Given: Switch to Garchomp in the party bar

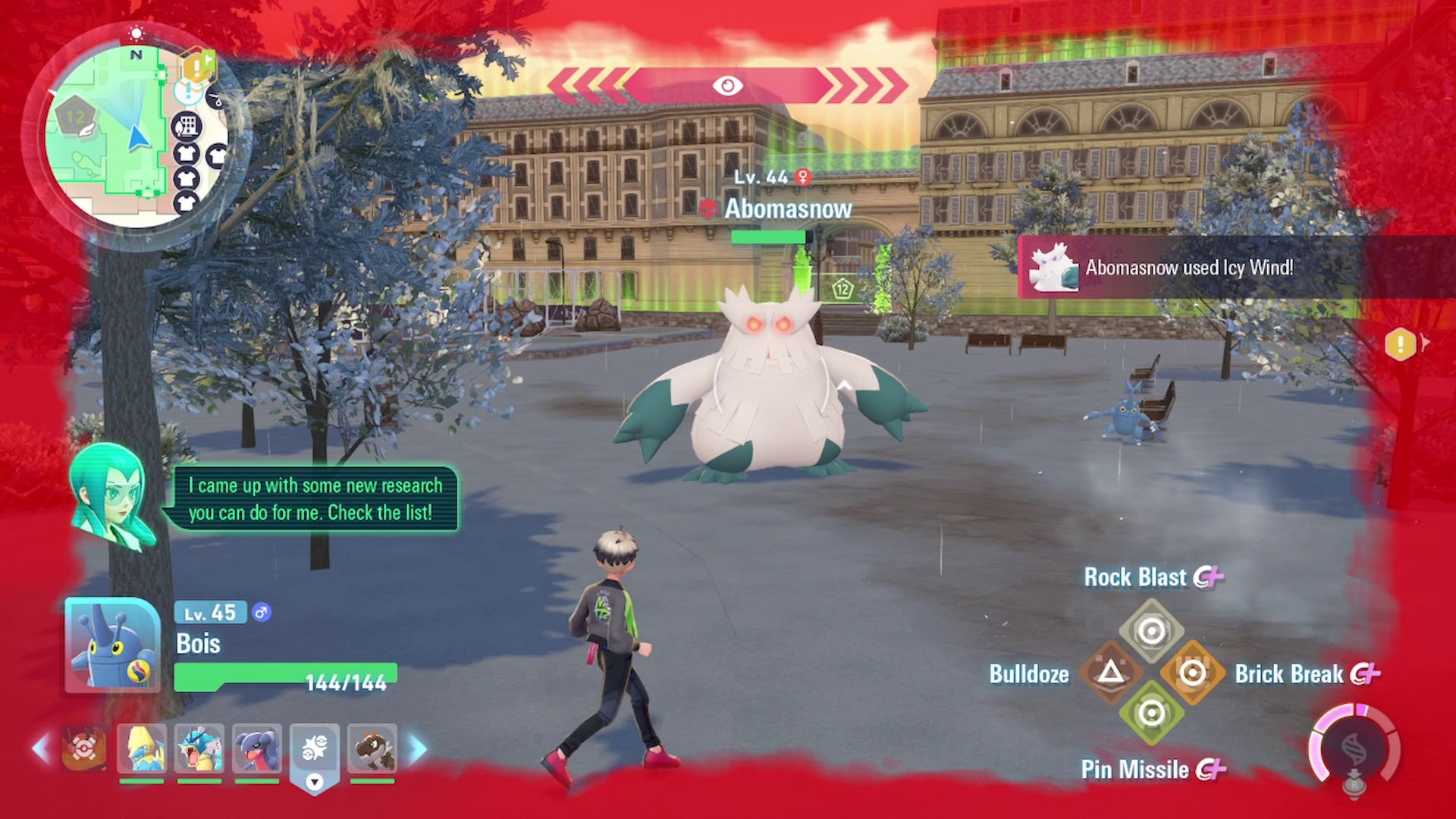Looking at the screenshot, I should click(x=257, y=748).
